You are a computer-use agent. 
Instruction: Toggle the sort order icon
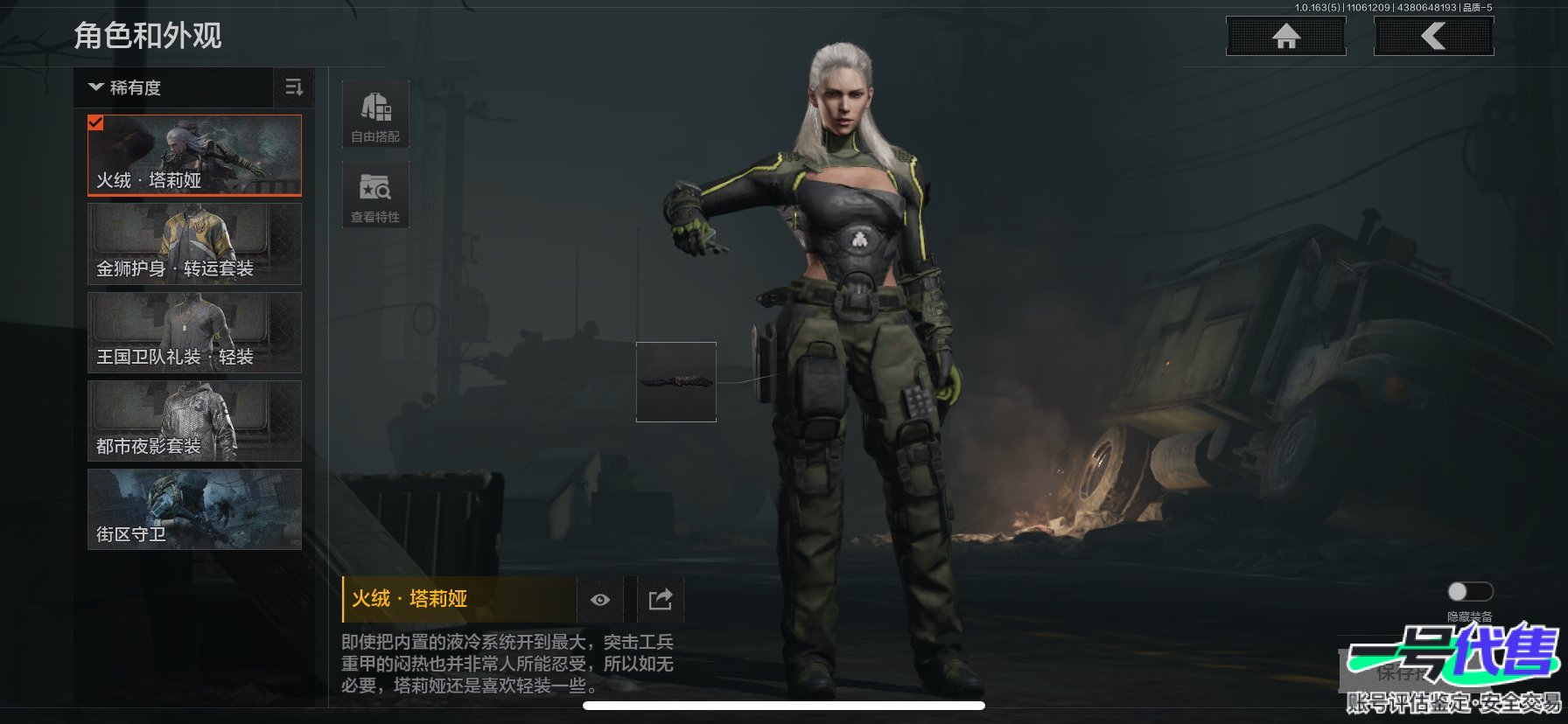294,87
